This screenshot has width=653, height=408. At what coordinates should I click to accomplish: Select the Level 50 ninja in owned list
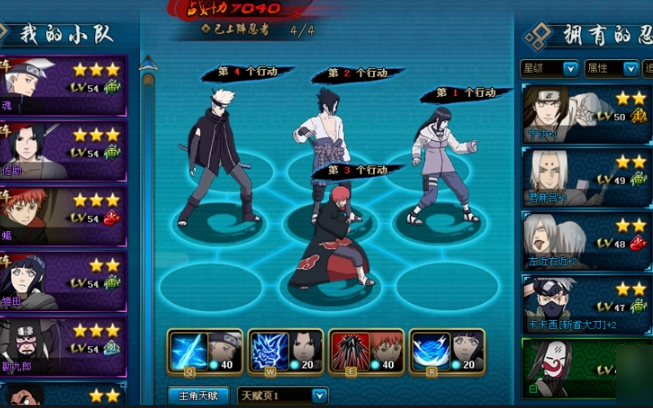(x=585, y=115)
